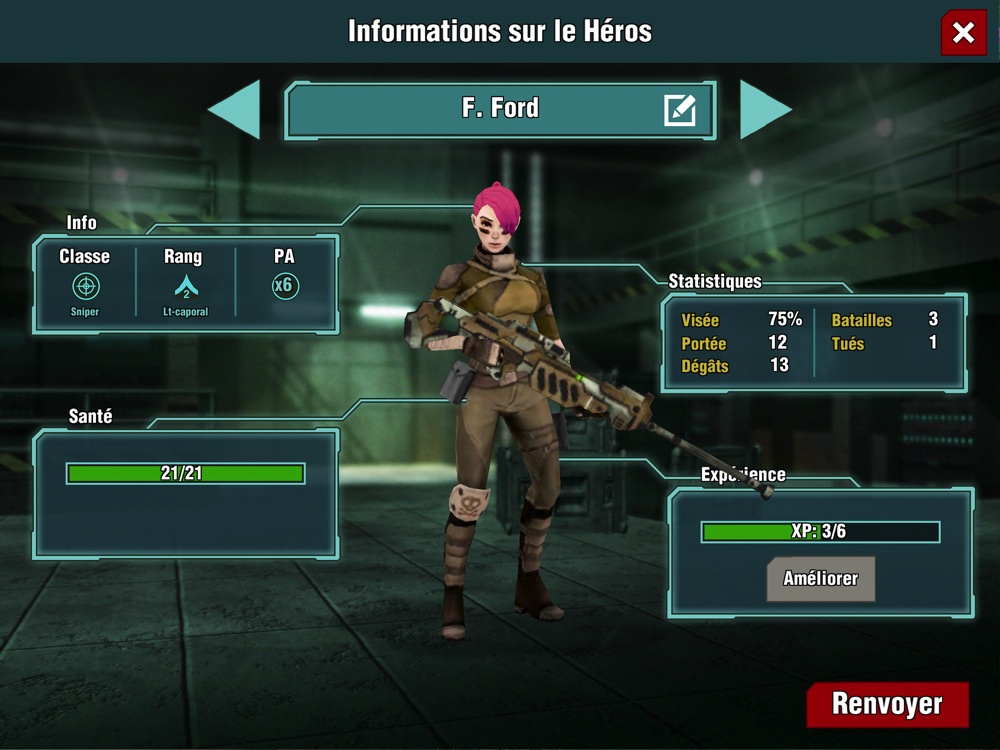The width and height of the screenshot is (1000, 750).
Task: Click the Améliorer upgrade button
Action: point(820,579)
